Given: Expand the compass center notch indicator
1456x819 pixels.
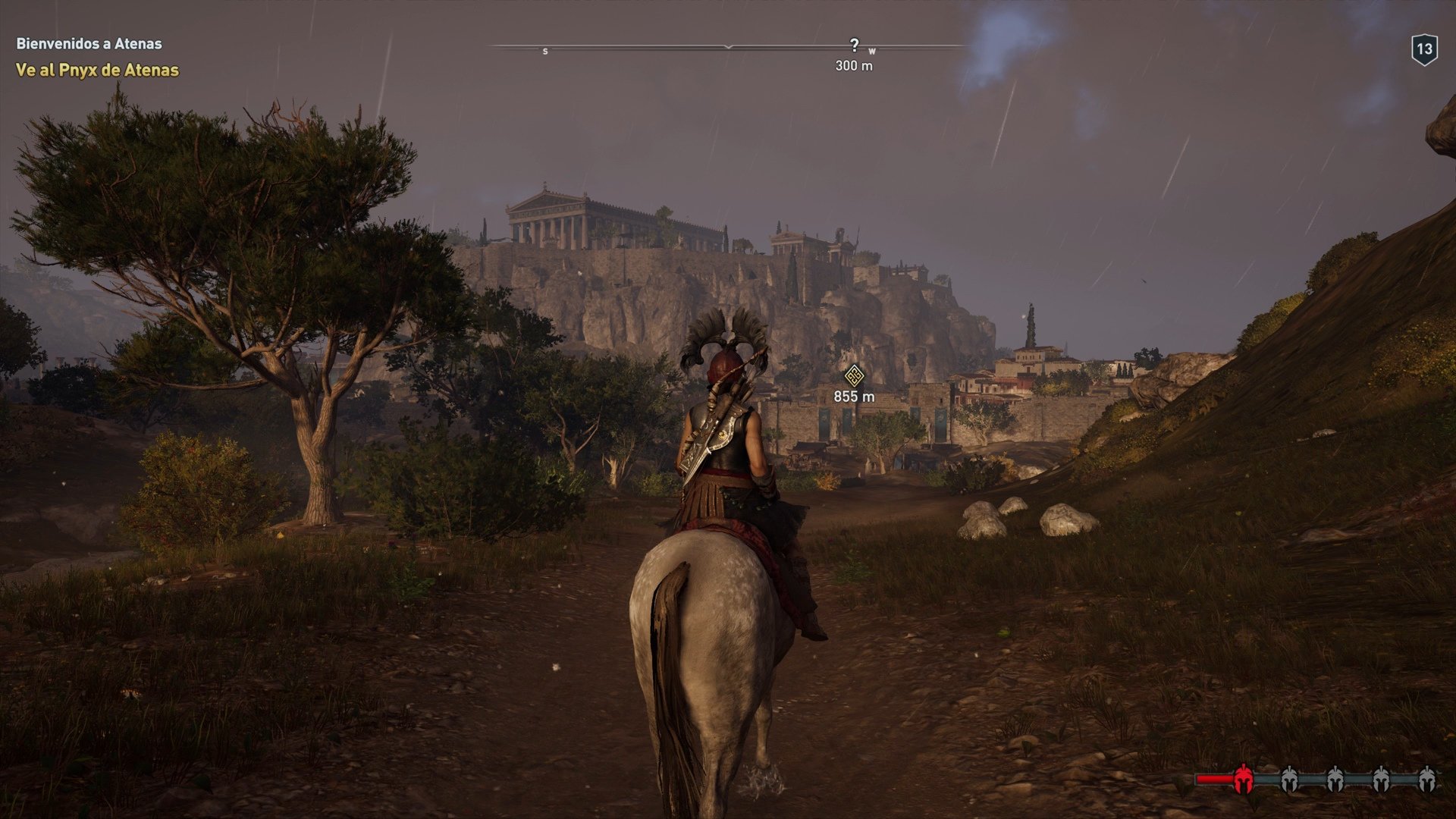Looking at the screenshot, I should 727,47.
